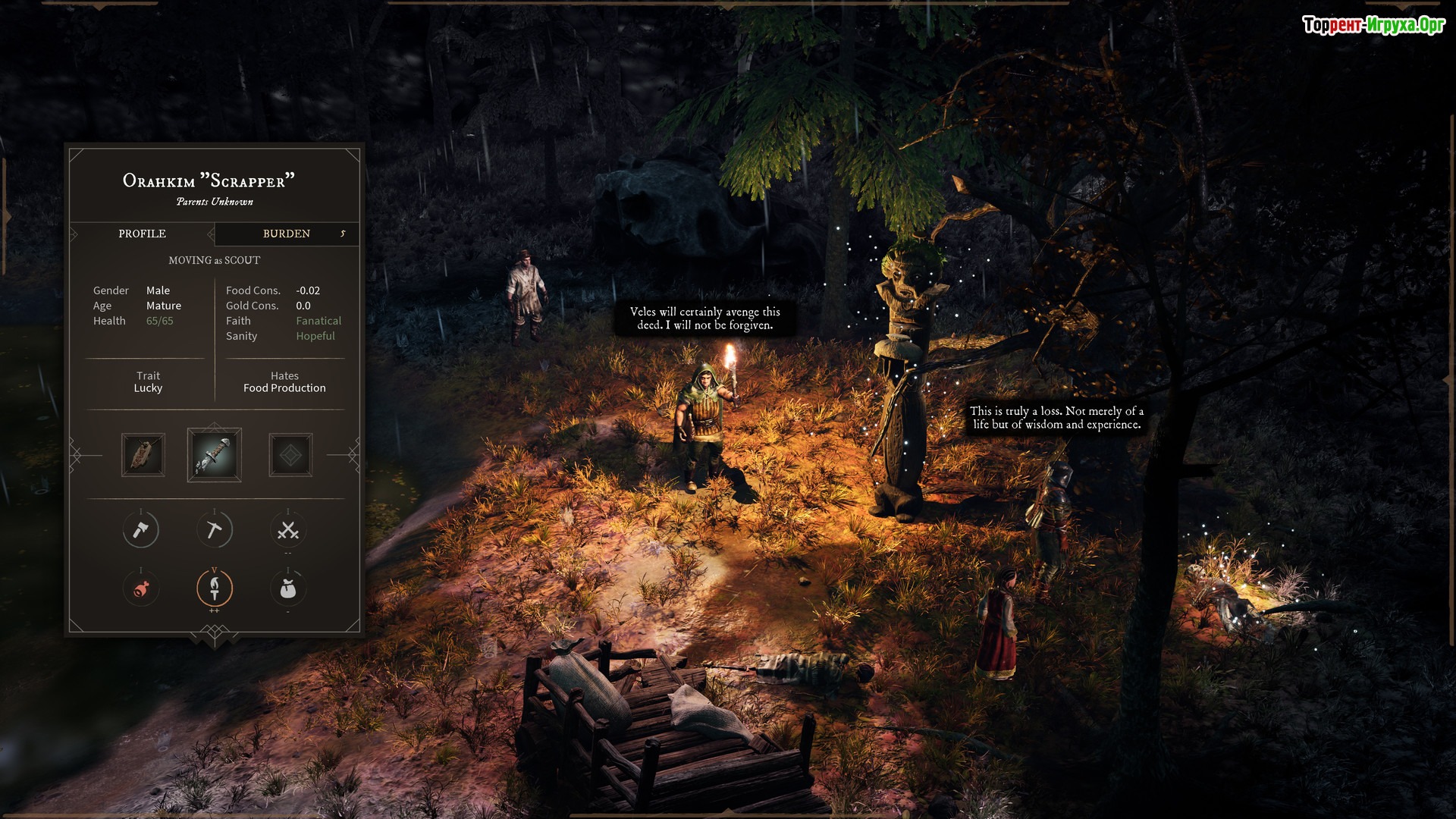
Task: Choose the pickaxe mining skill icon
Action: coord(215,530)
